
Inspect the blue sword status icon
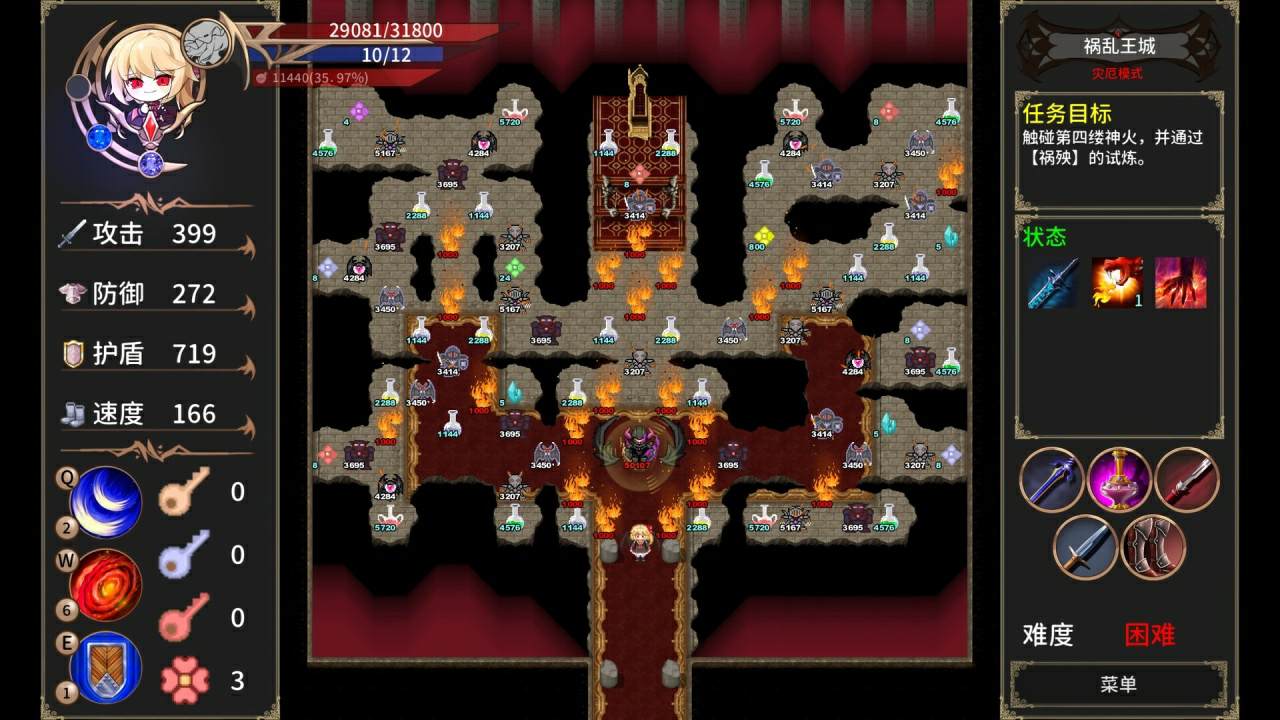point(1054,283)
